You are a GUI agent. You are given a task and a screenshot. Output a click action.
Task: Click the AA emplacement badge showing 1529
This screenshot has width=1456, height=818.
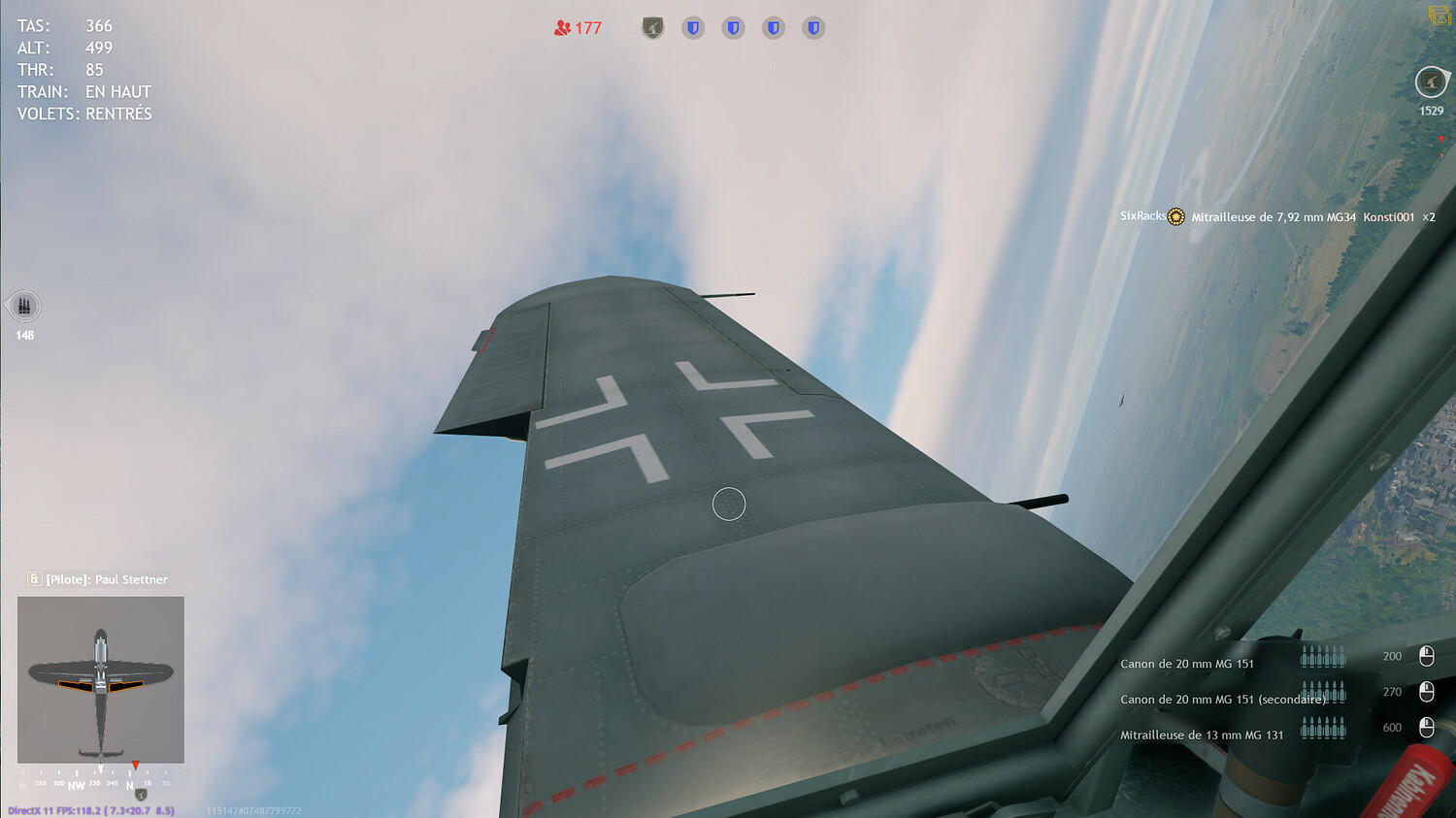(x=1430, y=82)
